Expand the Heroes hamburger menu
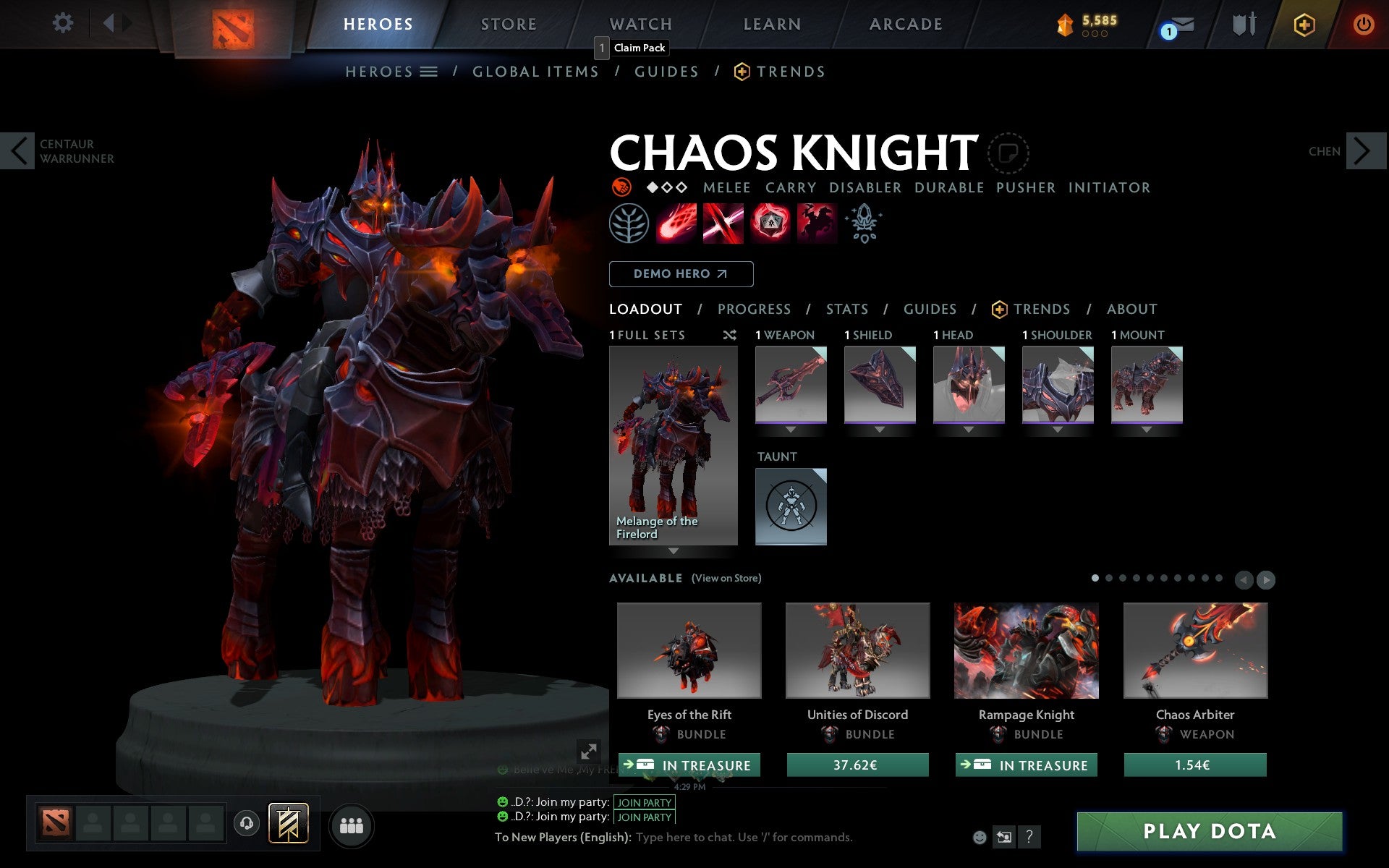 pyautogui.click(x=428, y=71)
